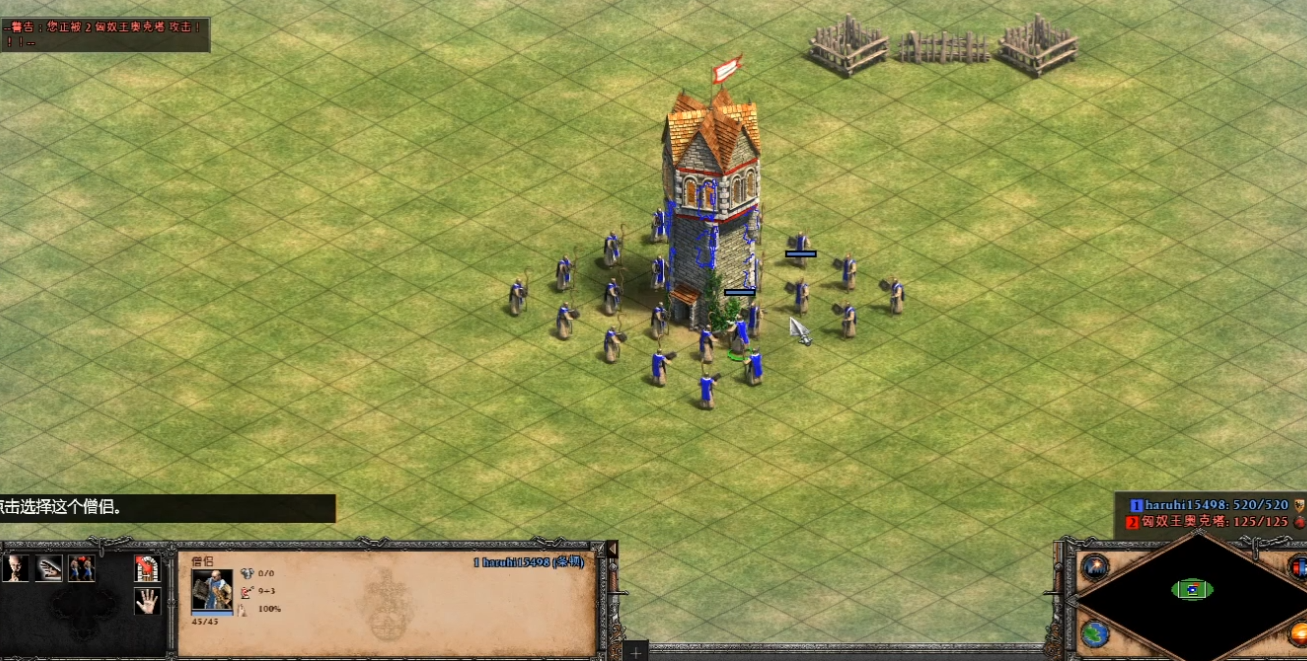The image size is (1307, 661).
Task: Click the green area on the minimap
Action: pyautogui.click(x=1192, y=589)
